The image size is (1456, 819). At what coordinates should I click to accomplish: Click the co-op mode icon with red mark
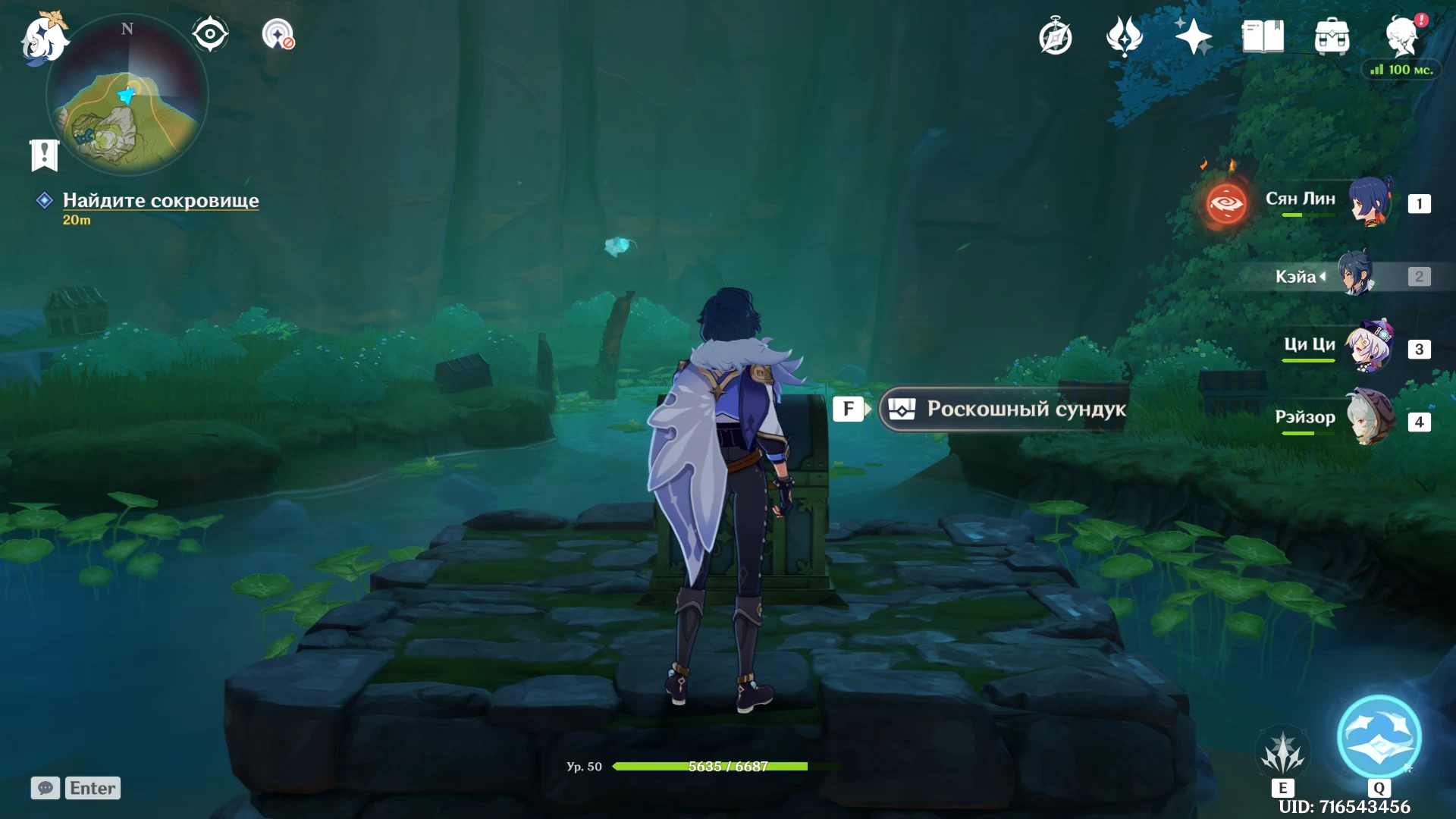pyautogui.click(x=278, y=34)
